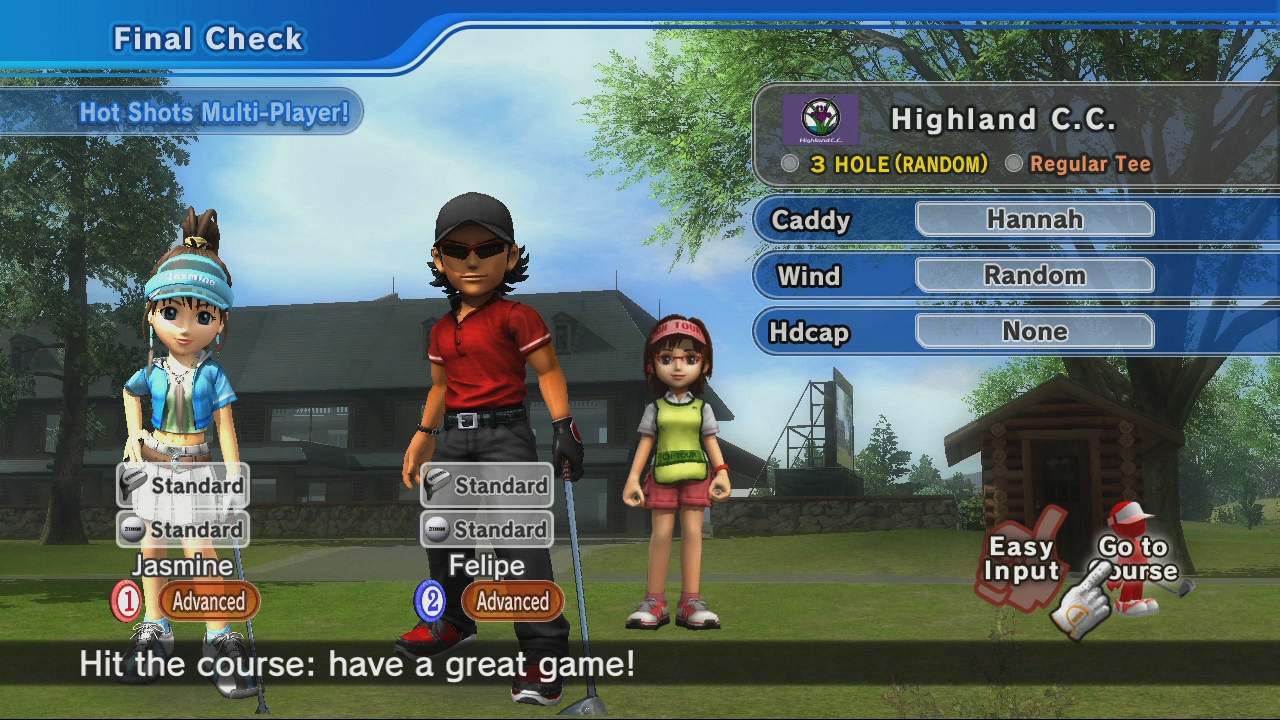This screenshot has height=720, width=1280.
Task: Select Jasmine's Standard ball slot
Action: point(183,529)
